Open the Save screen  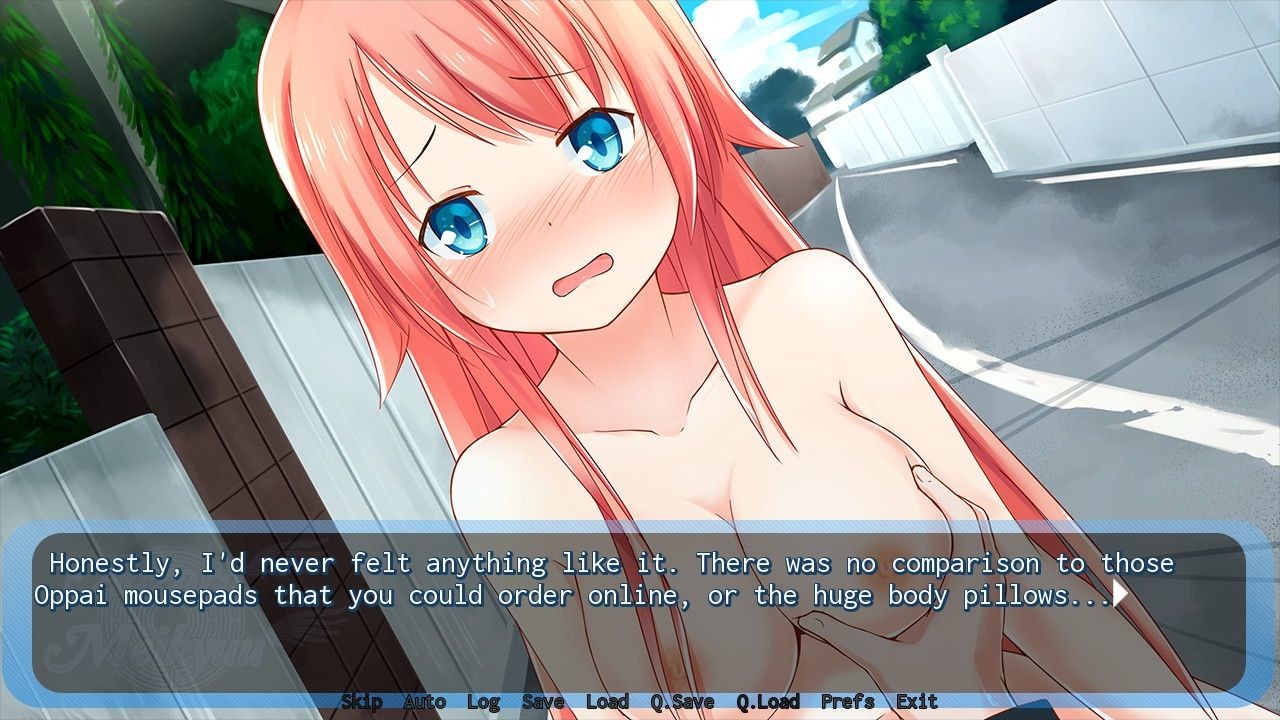(x=542, y=702)
